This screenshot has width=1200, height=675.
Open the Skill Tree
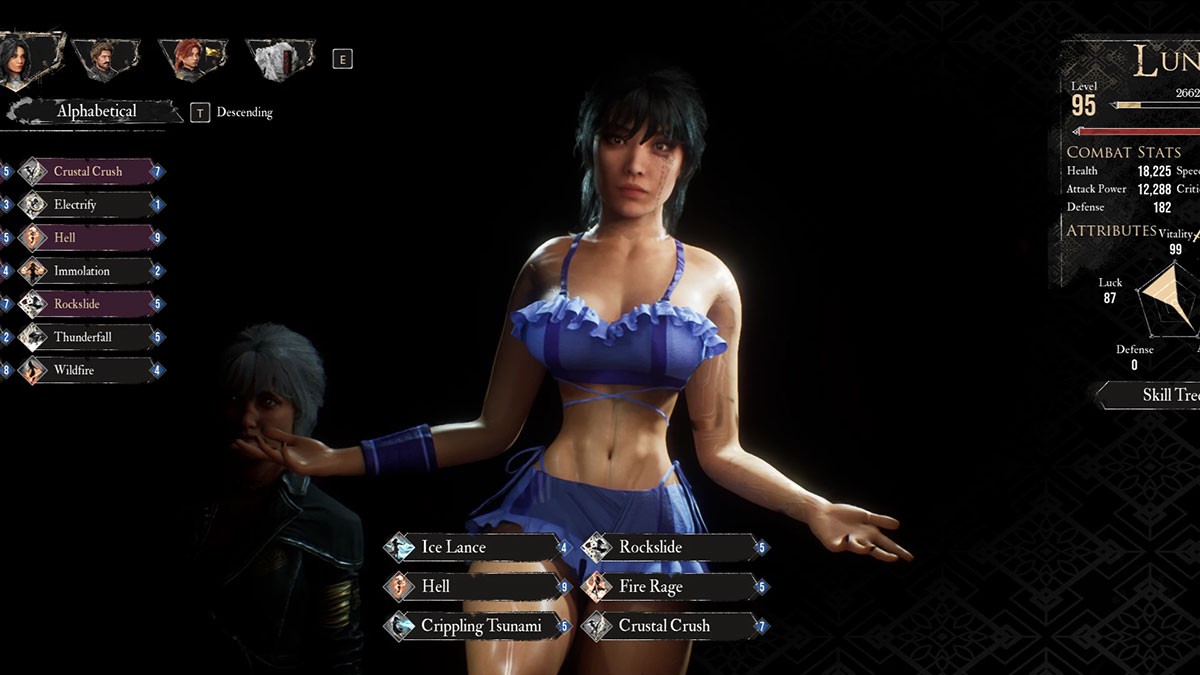[1160, 395]
